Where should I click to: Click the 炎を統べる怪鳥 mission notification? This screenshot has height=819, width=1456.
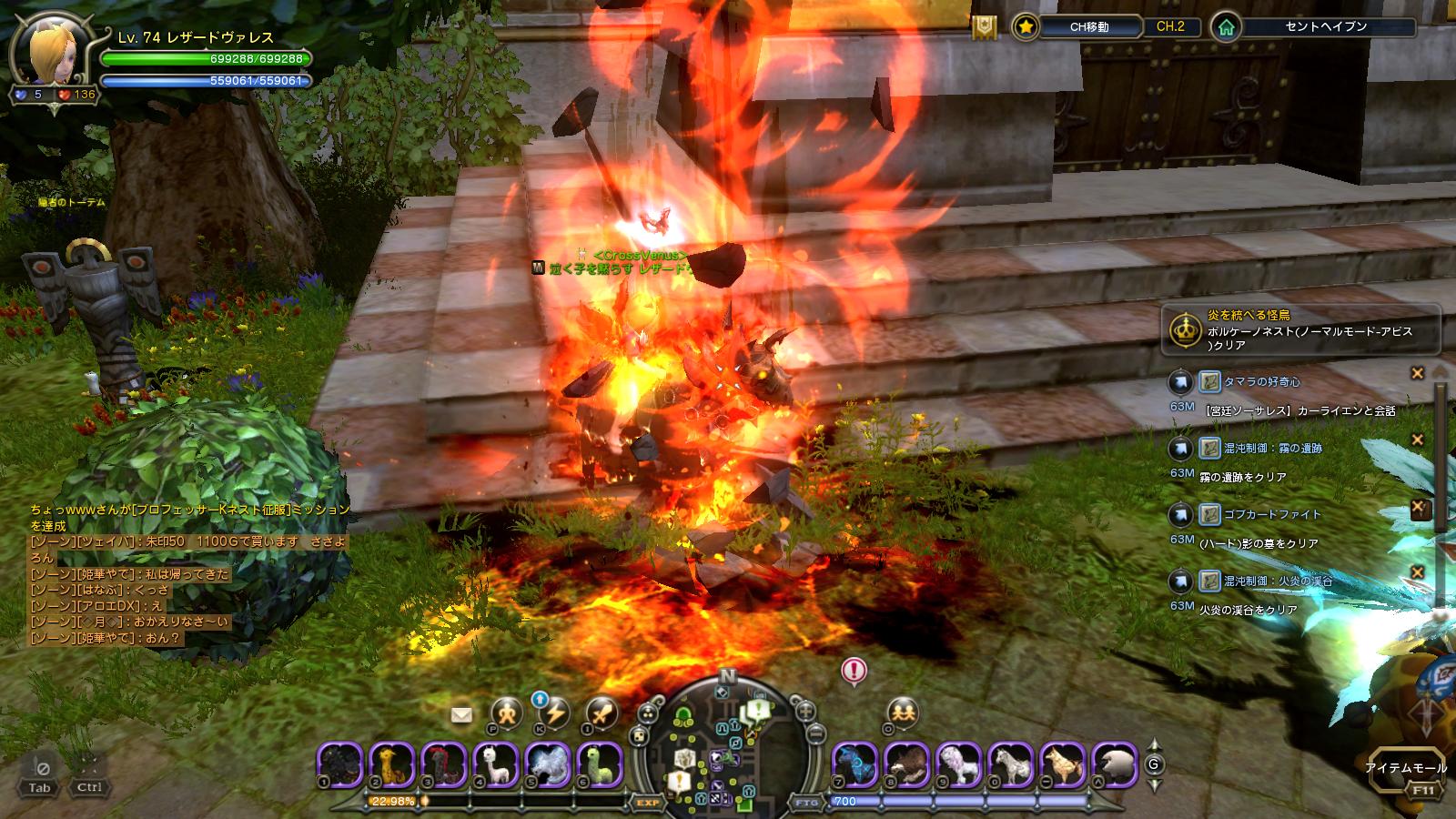(1301, 329)
